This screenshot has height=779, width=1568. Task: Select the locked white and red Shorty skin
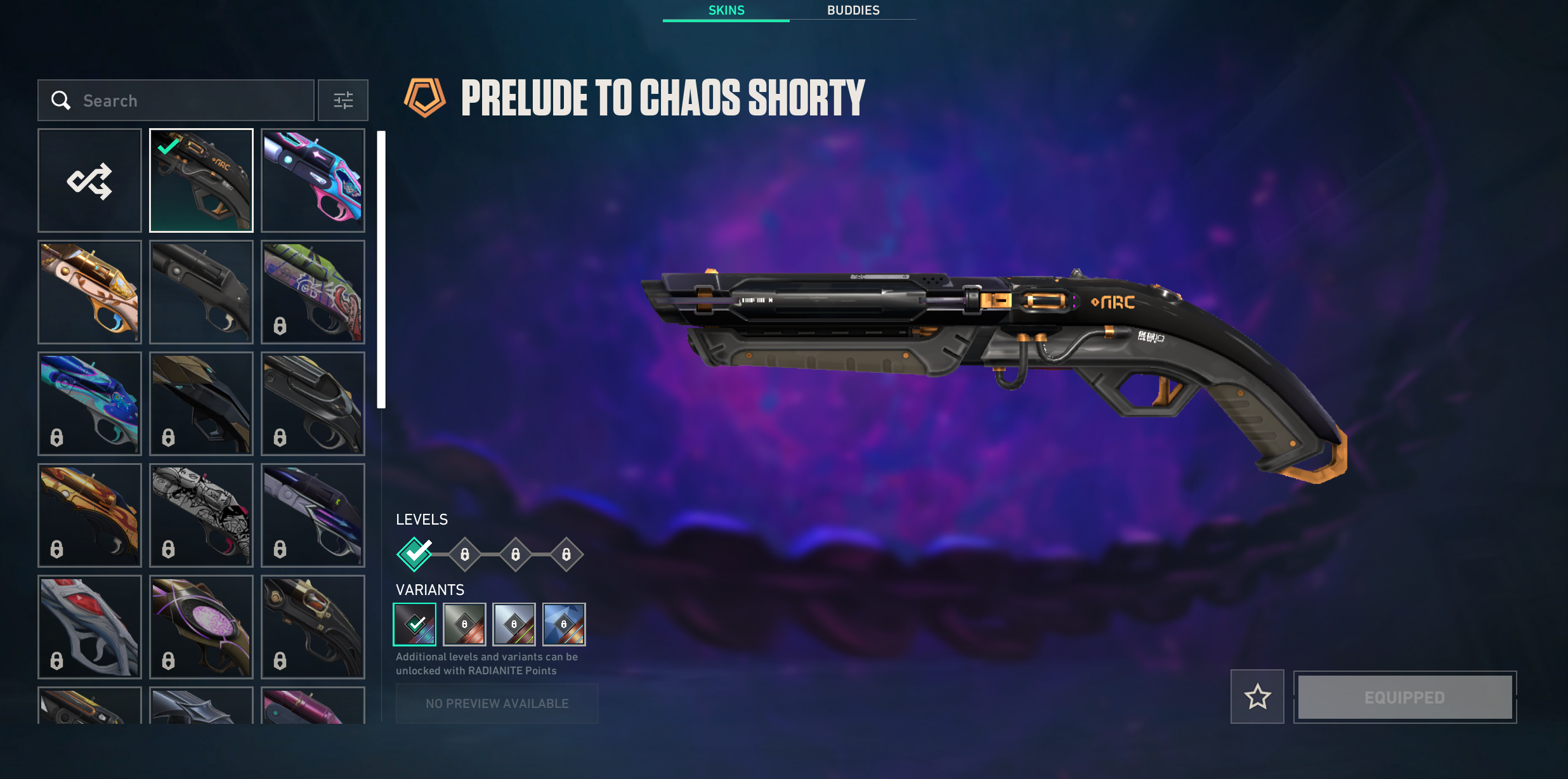click(89, 627)
